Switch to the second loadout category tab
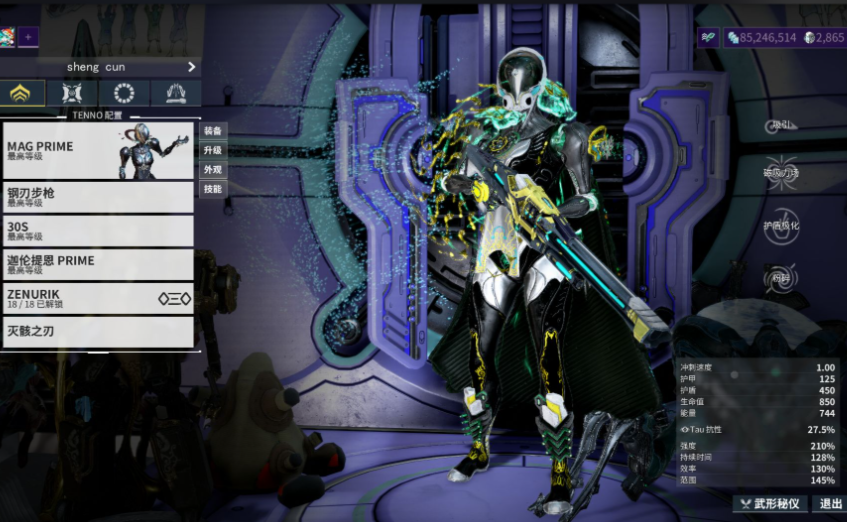This screenshot has height=522, width=847. point(72,93)
